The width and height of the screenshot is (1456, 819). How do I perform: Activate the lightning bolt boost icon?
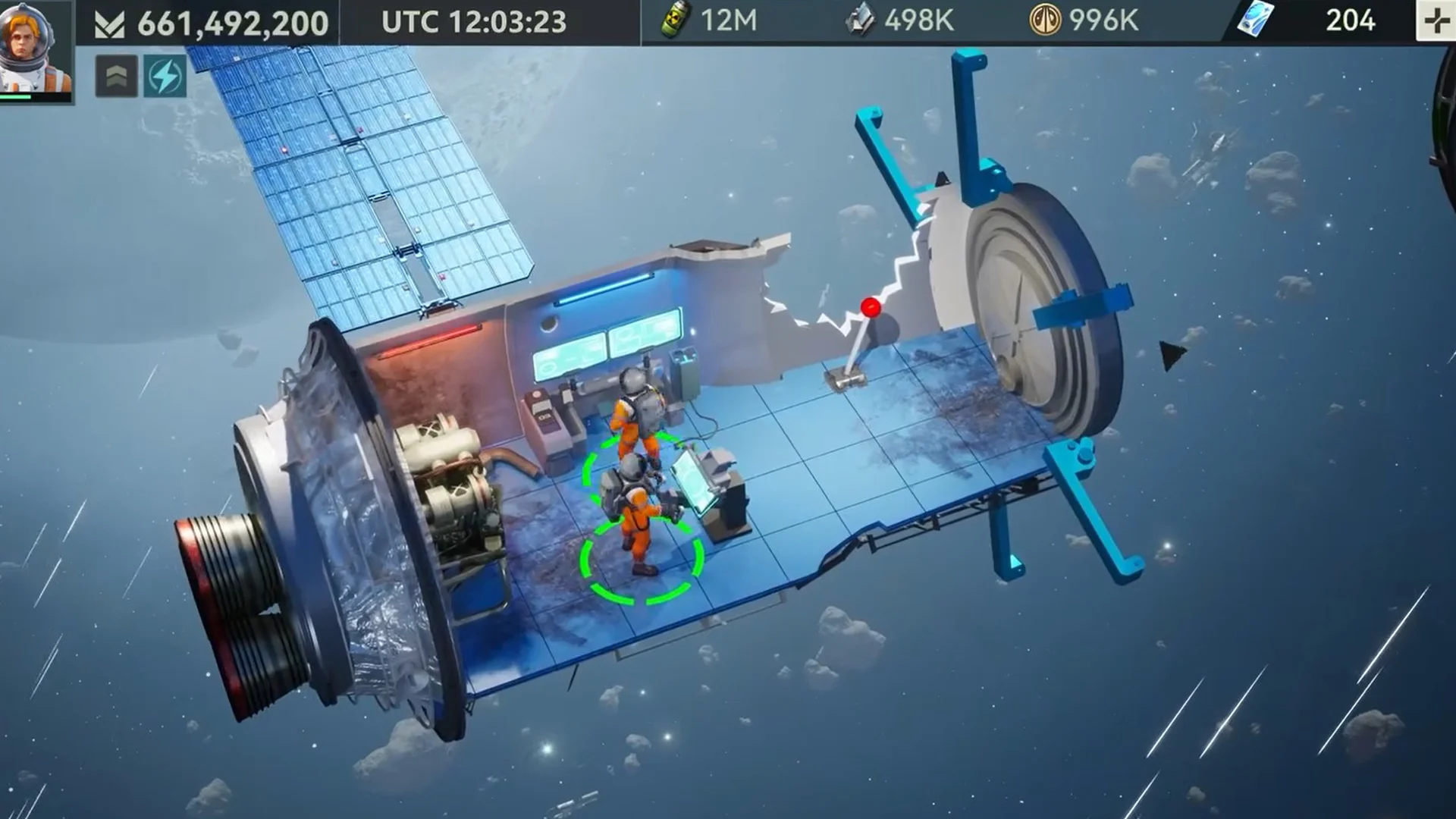tap(165, 77)
